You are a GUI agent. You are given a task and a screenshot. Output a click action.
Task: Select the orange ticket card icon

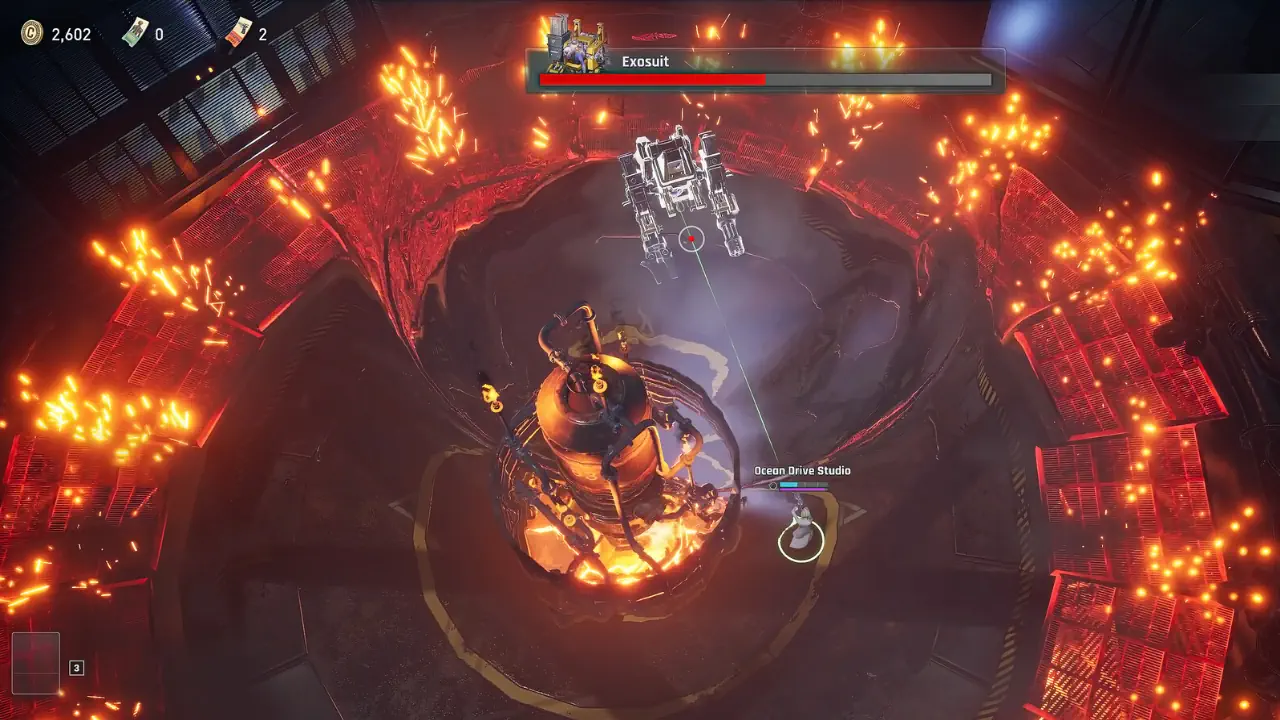click(x=239, y=33)
